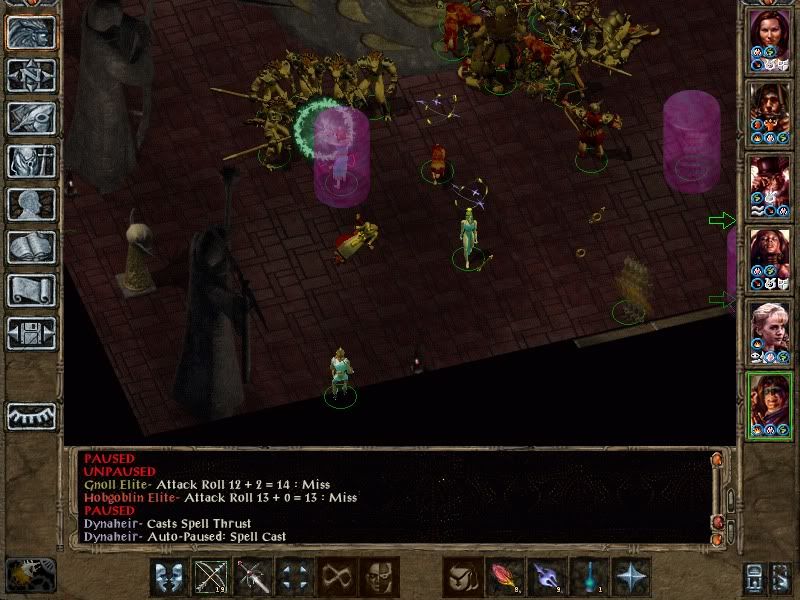Open the area map from the compass button

(32, 76)
